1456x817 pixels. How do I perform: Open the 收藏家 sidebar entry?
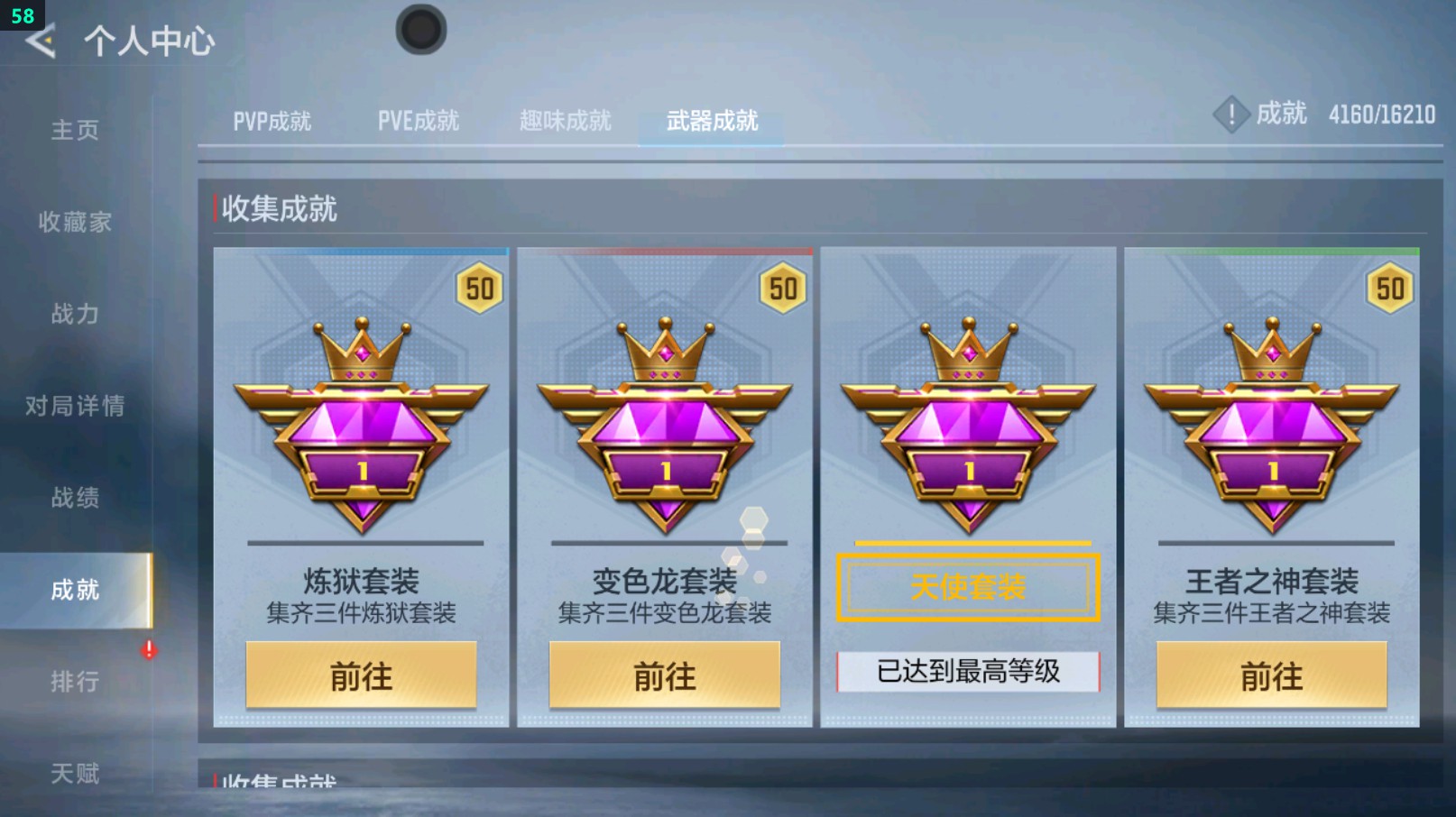(x=75, y=222)
